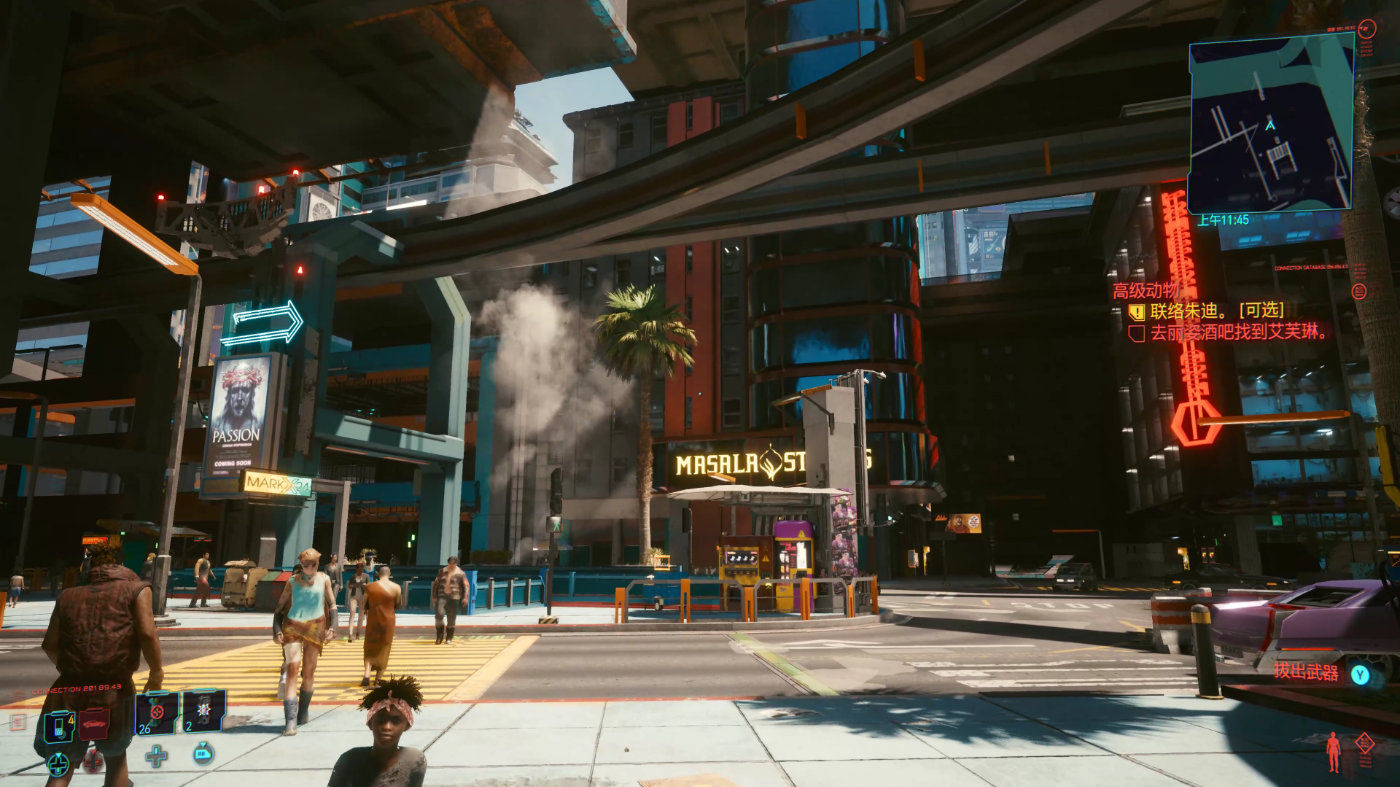
Task: Select the grenade slot with count 2
Action: tap(203, 711)
